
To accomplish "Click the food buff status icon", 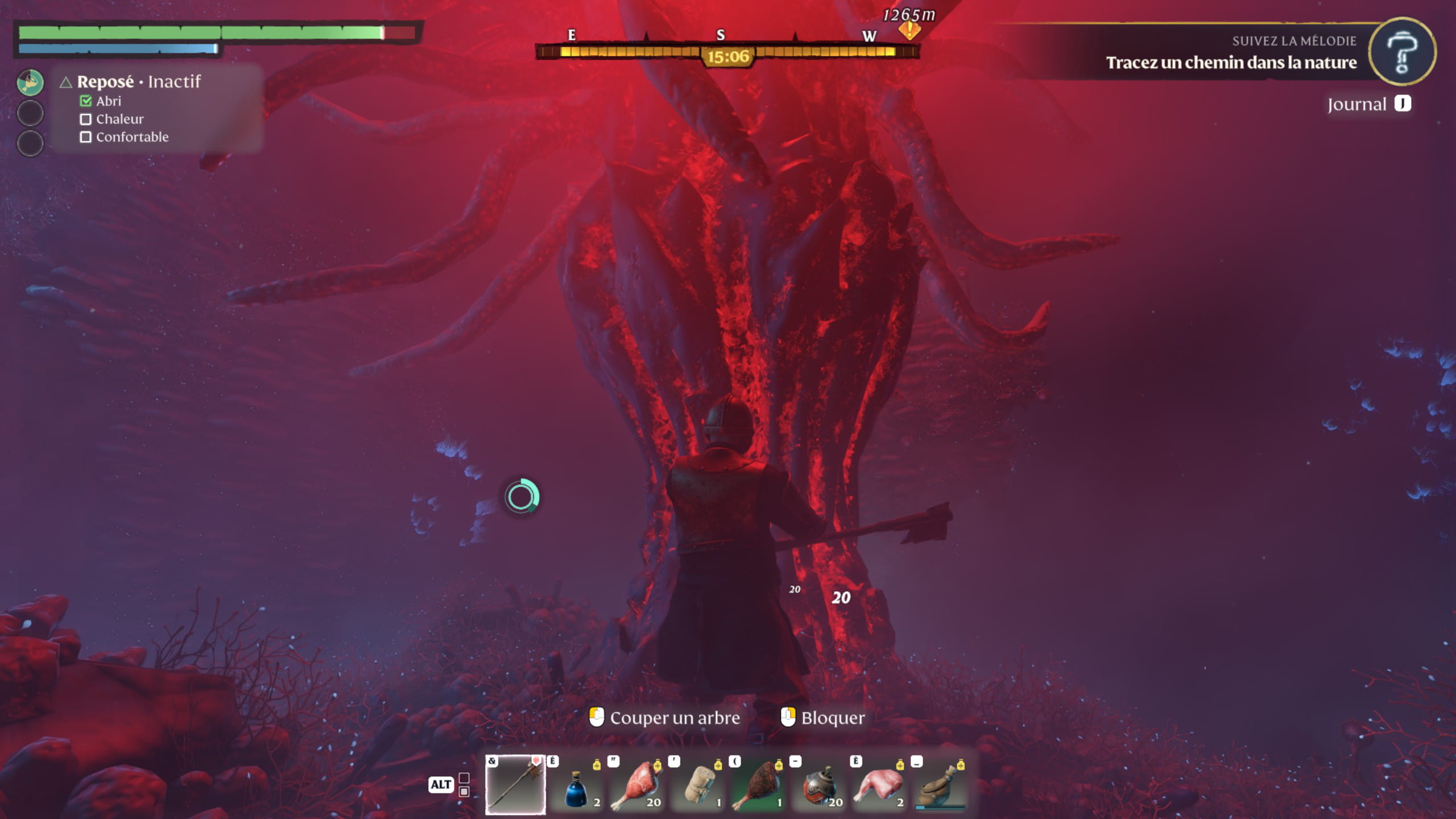I will 30,83.
